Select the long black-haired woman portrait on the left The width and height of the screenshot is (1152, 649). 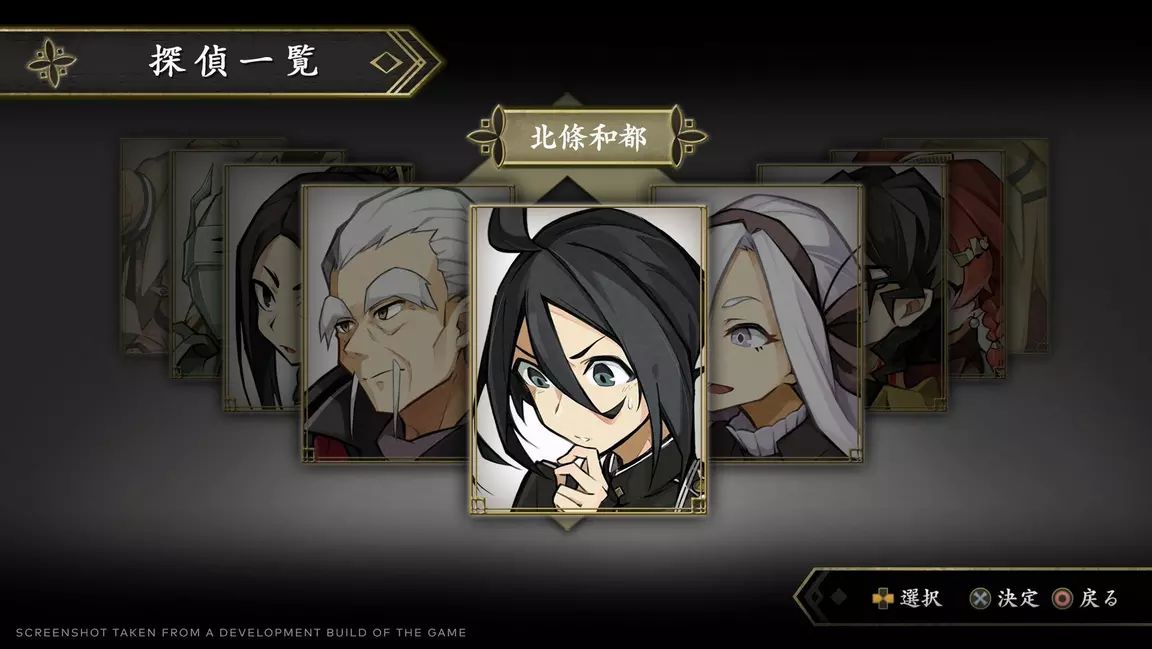262,290
